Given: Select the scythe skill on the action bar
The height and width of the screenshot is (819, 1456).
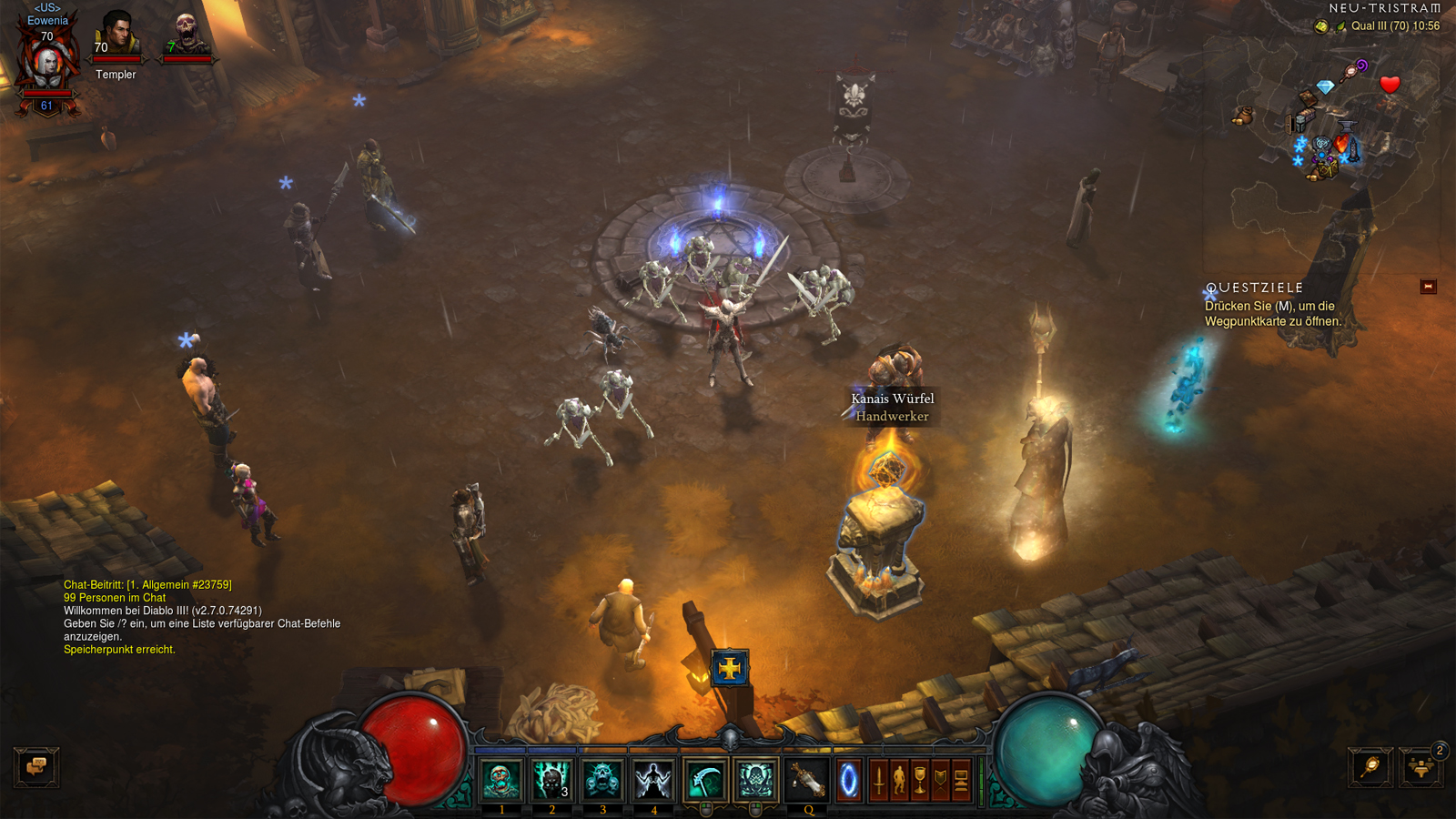Looking at the screenshot, I should 705,780.
